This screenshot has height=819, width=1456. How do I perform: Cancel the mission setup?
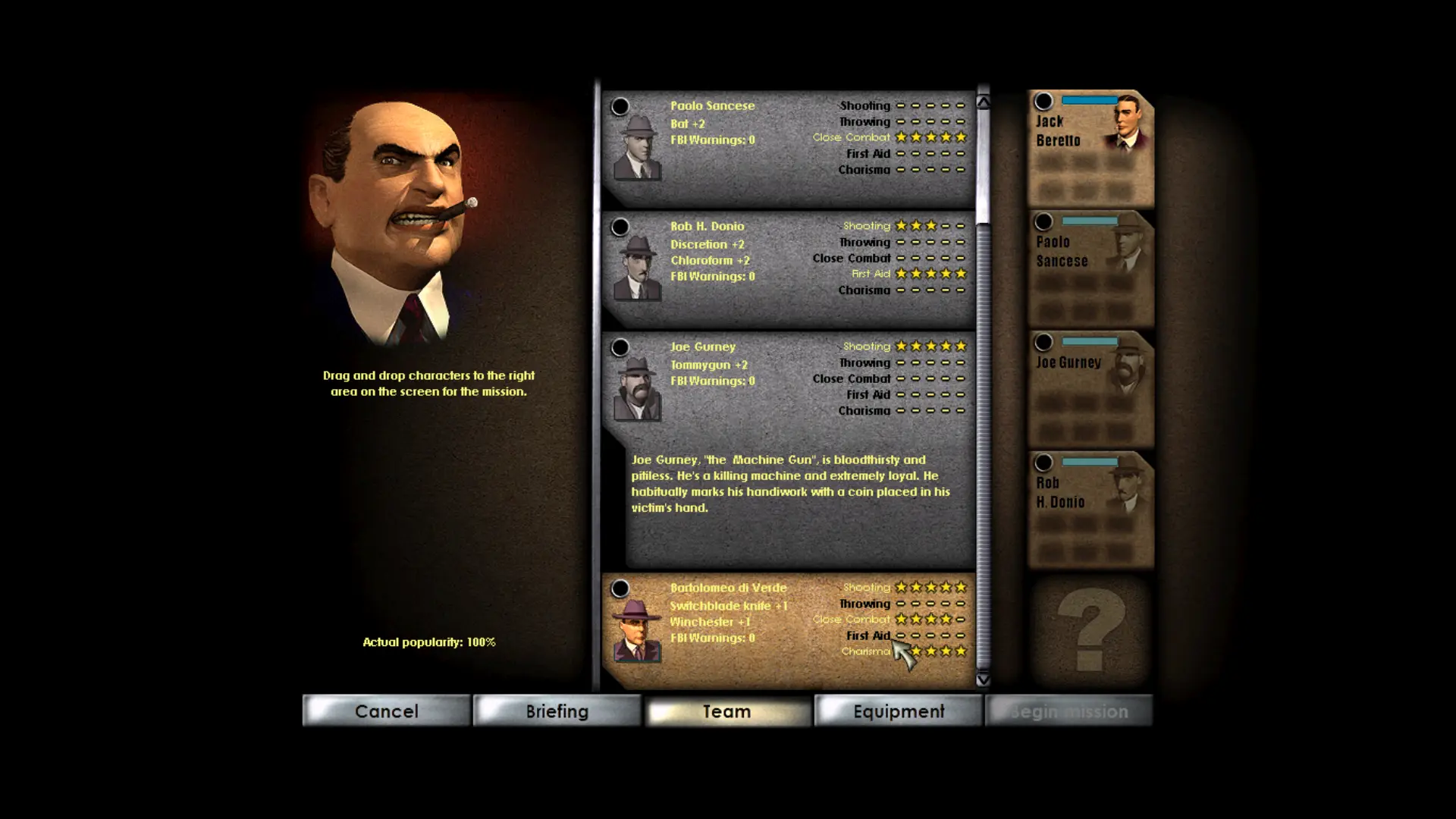click(386, 711)
